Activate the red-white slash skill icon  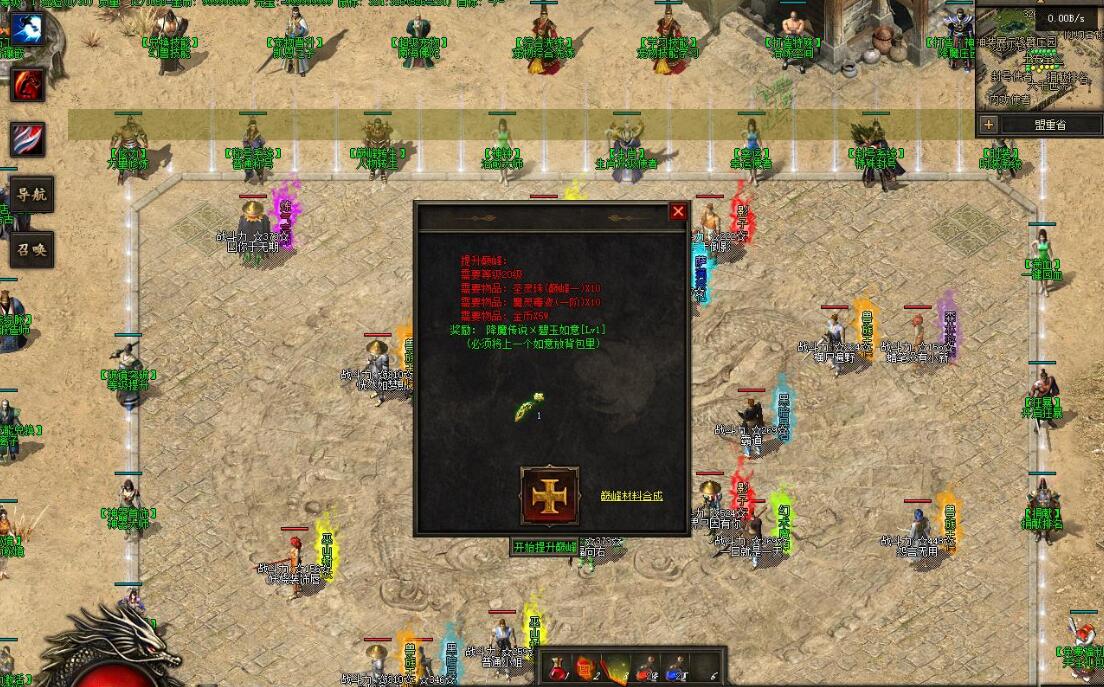(27, 139)
